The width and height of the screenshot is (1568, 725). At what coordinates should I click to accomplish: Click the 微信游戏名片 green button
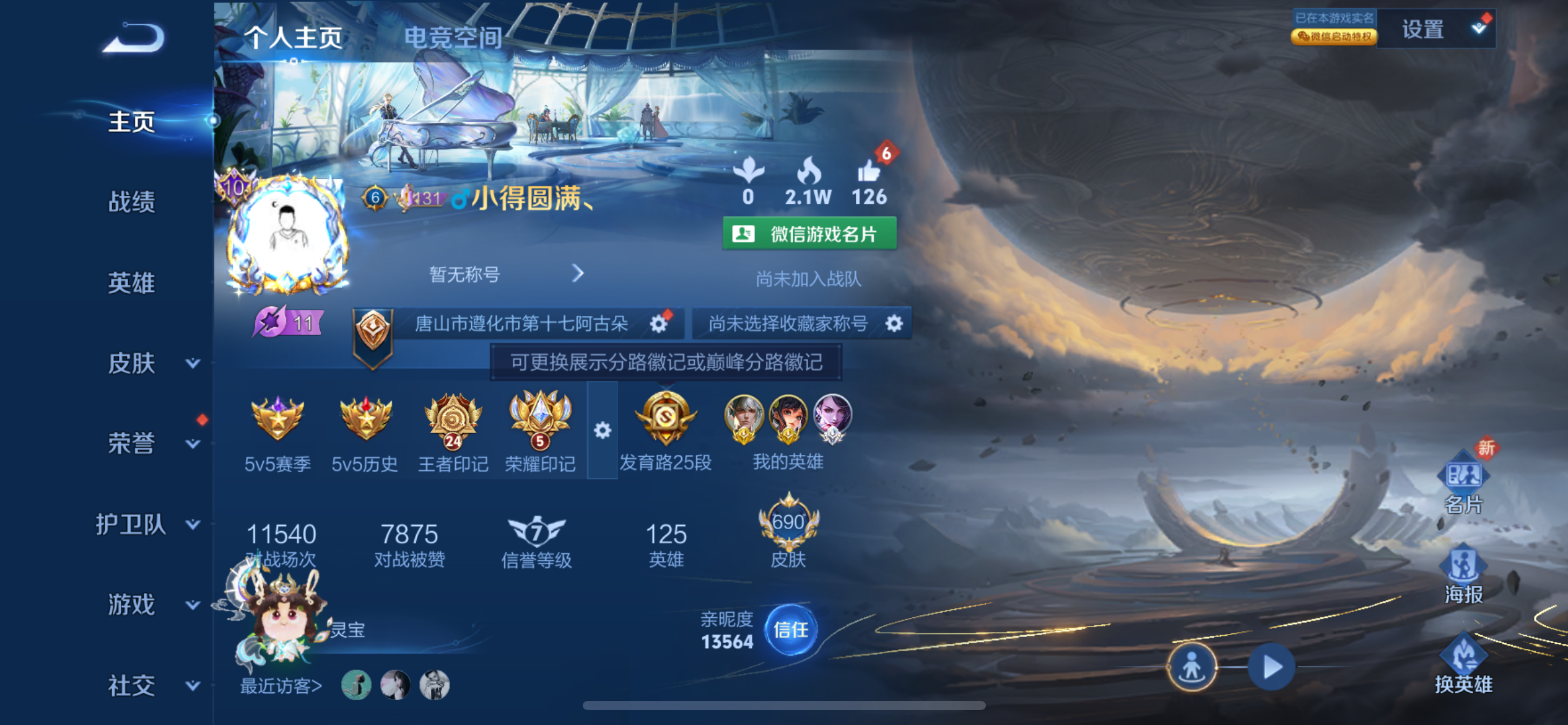click(809, 234)
